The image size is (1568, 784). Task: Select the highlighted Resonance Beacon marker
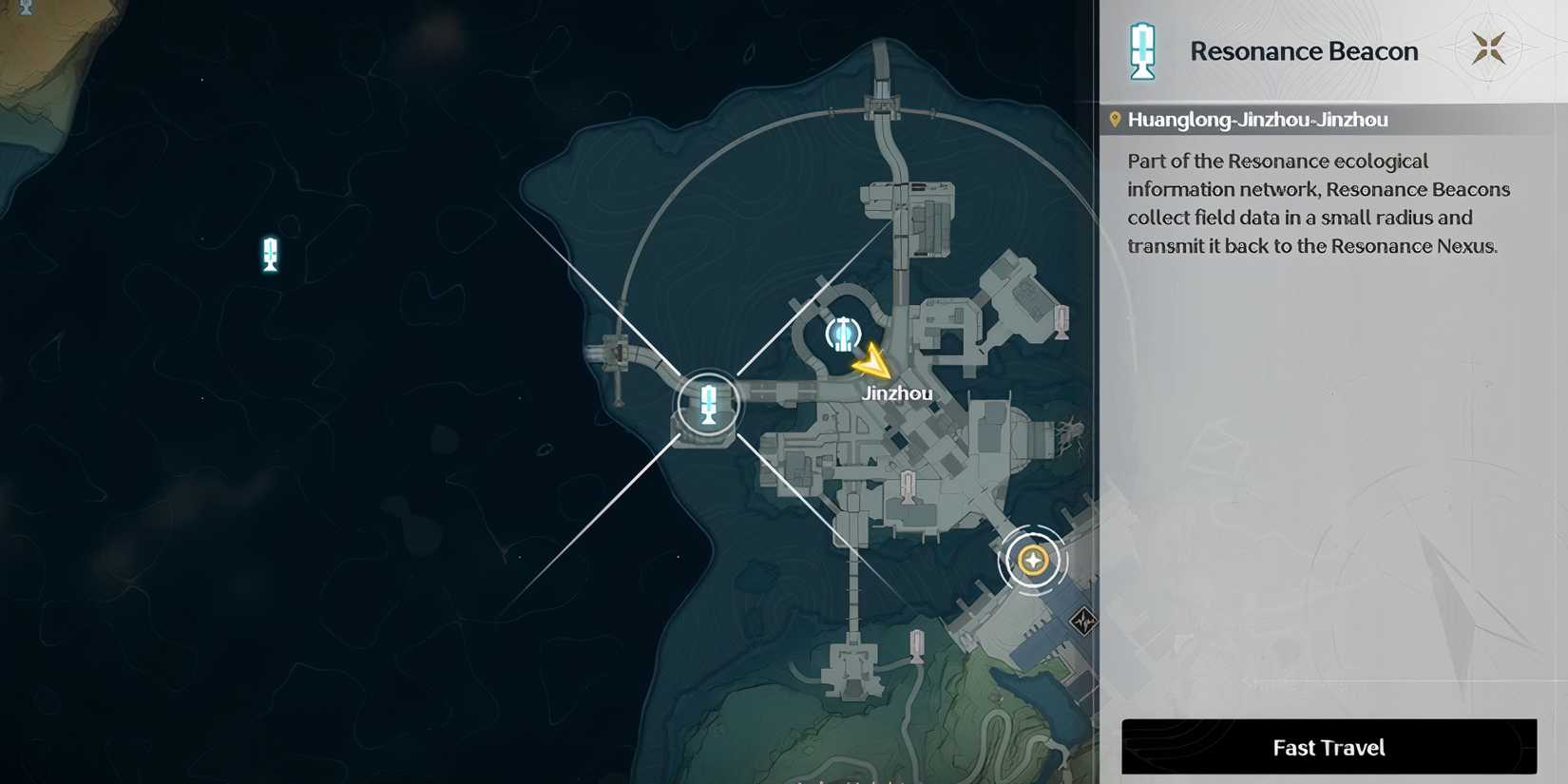(708, 402)
